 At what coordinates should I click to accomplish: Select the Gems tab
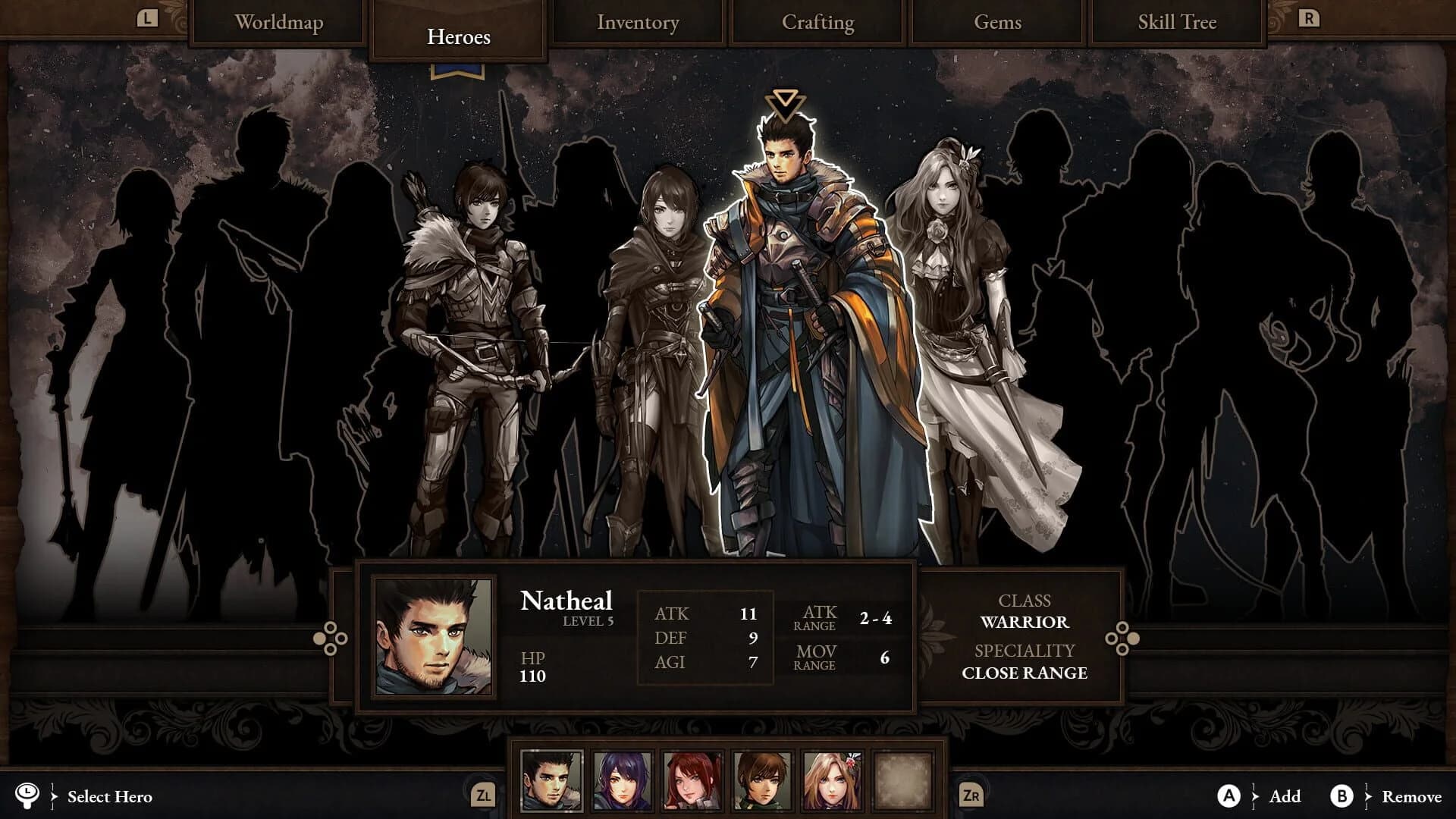coord(996,23)
